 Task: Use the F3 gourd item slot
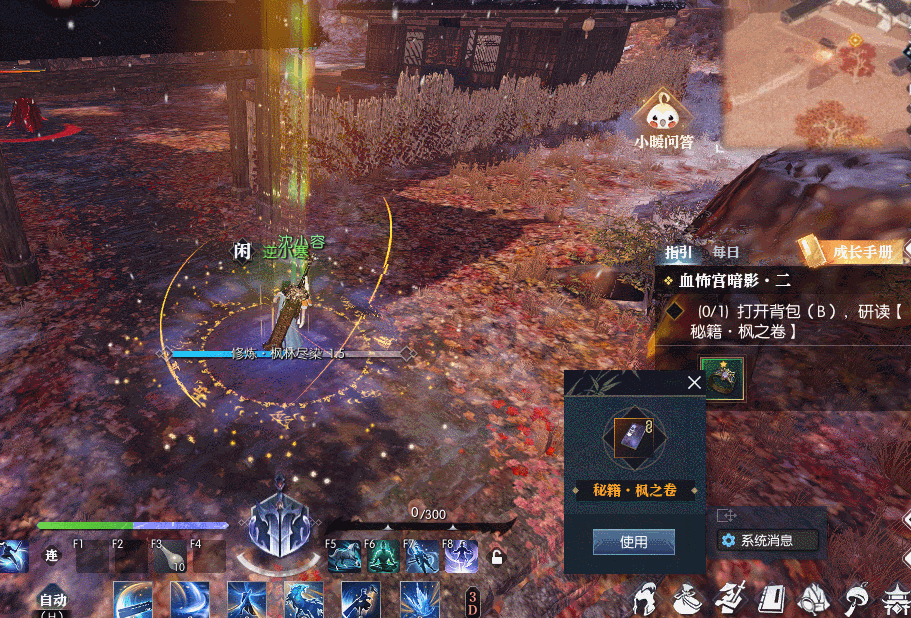pos(168,558)
